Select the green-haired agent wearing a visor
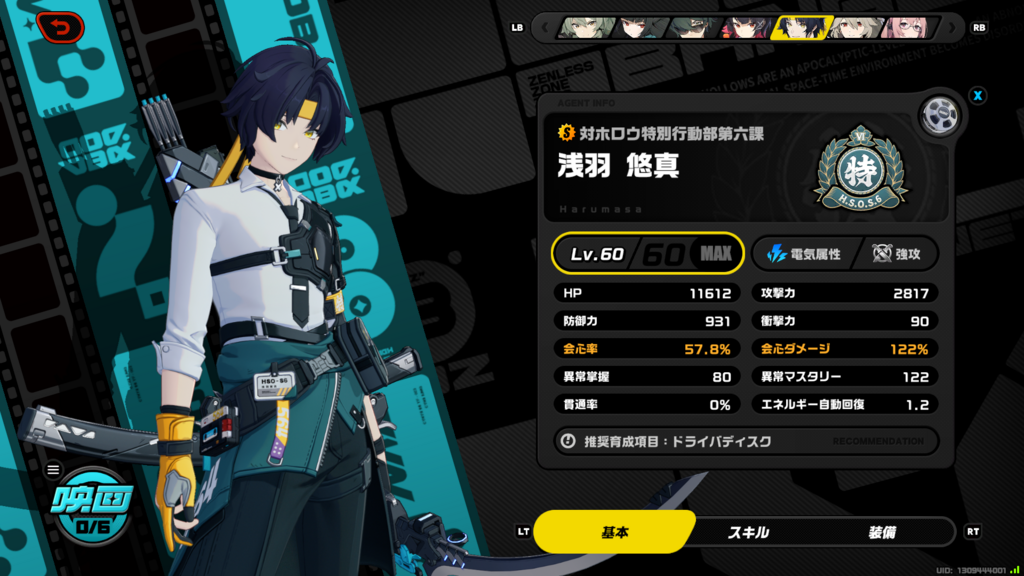The height and width of the screenshot is (576, 1024). click(x=692, y=27)
